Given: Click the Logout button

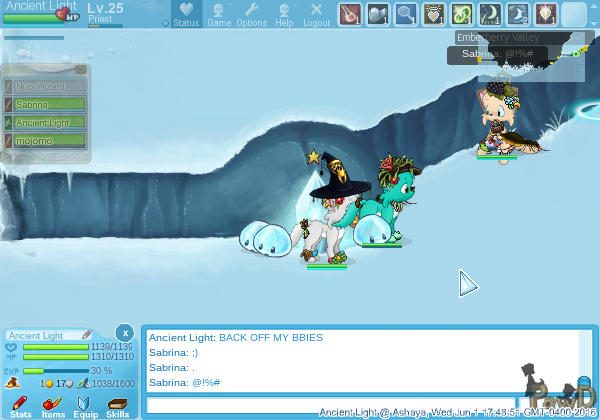Looking at the screenshot, I should (x=316, y=14).
